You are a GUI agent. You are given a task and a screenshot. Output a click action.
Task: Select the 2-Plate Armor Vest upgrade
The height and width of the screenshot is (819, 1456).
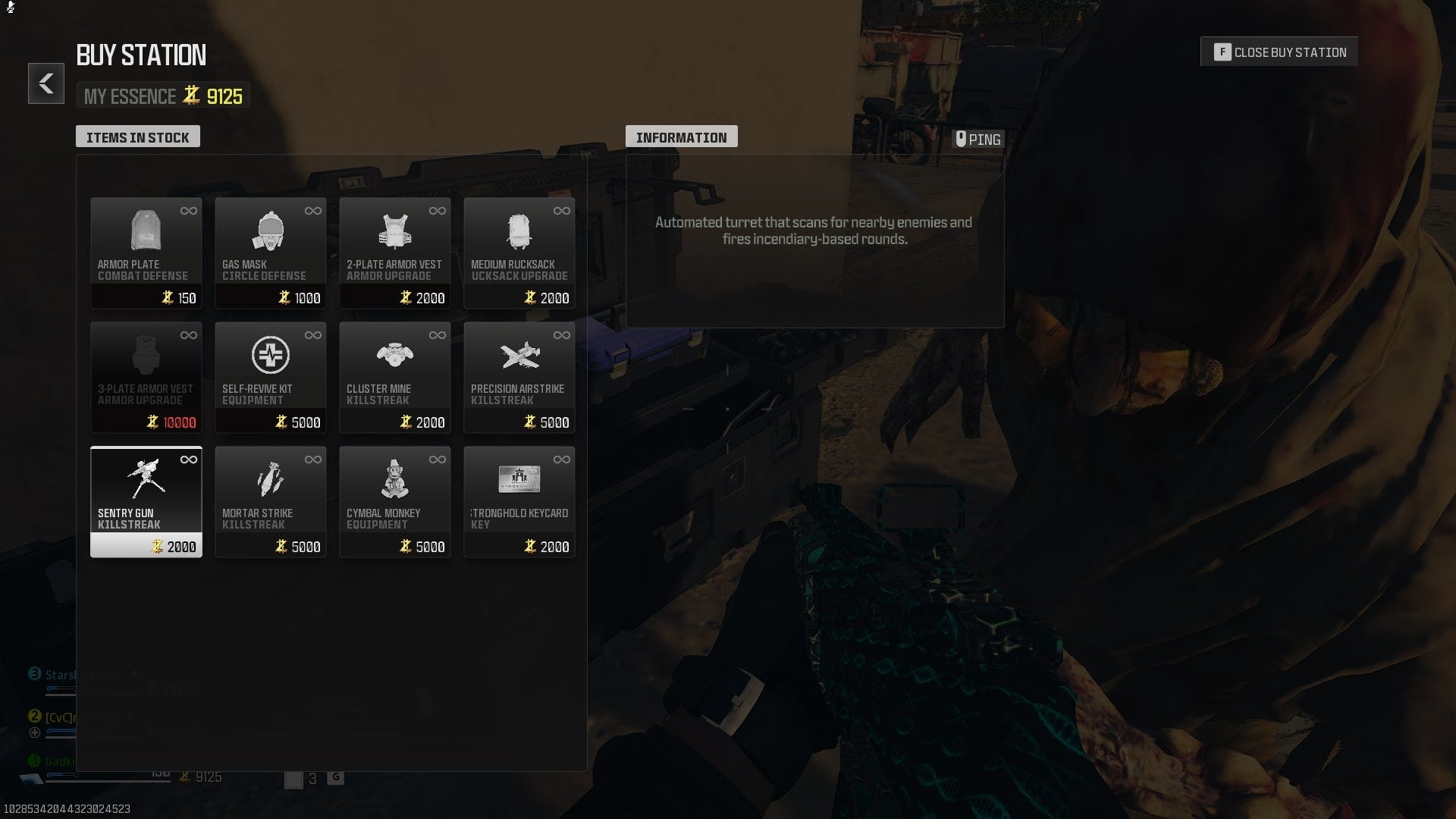pos(395,250)
